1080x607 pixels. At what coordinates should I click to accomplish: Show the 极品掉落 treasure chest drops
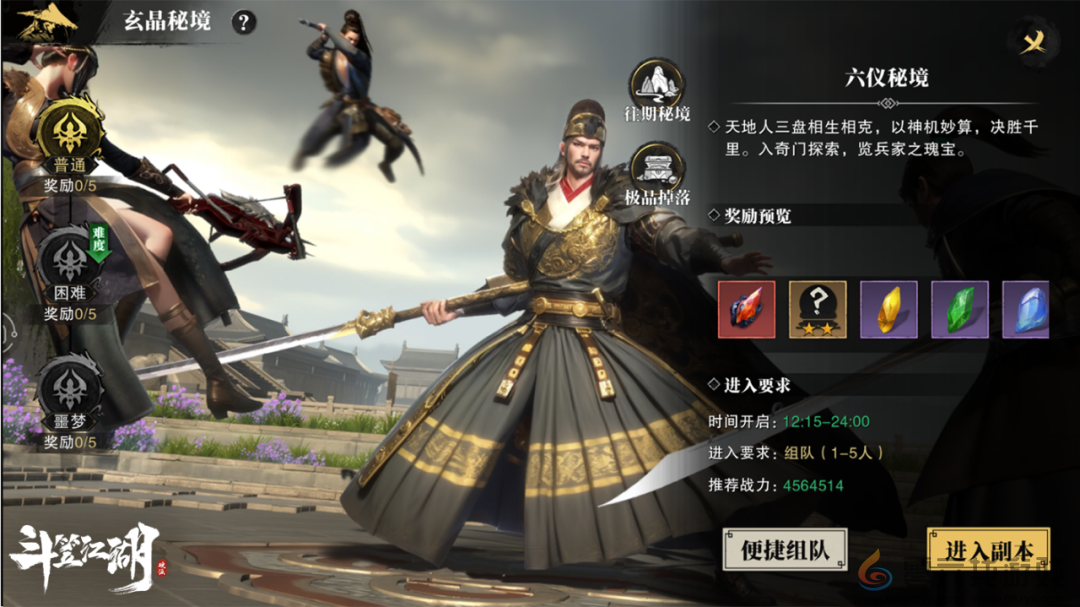coord(657,168)
